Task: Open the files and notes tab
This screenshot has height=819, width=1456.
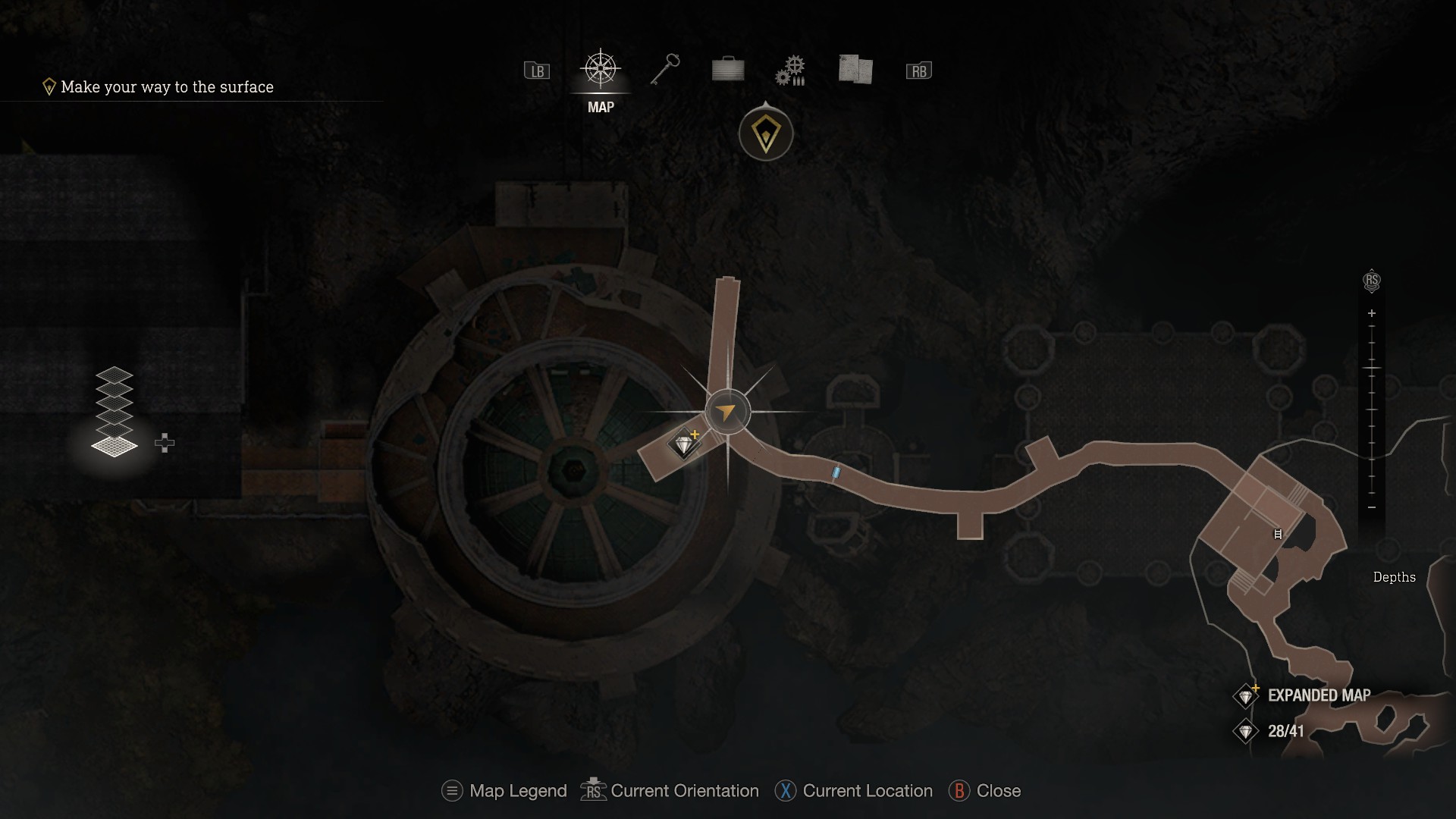Action: (x=855, y=70)
